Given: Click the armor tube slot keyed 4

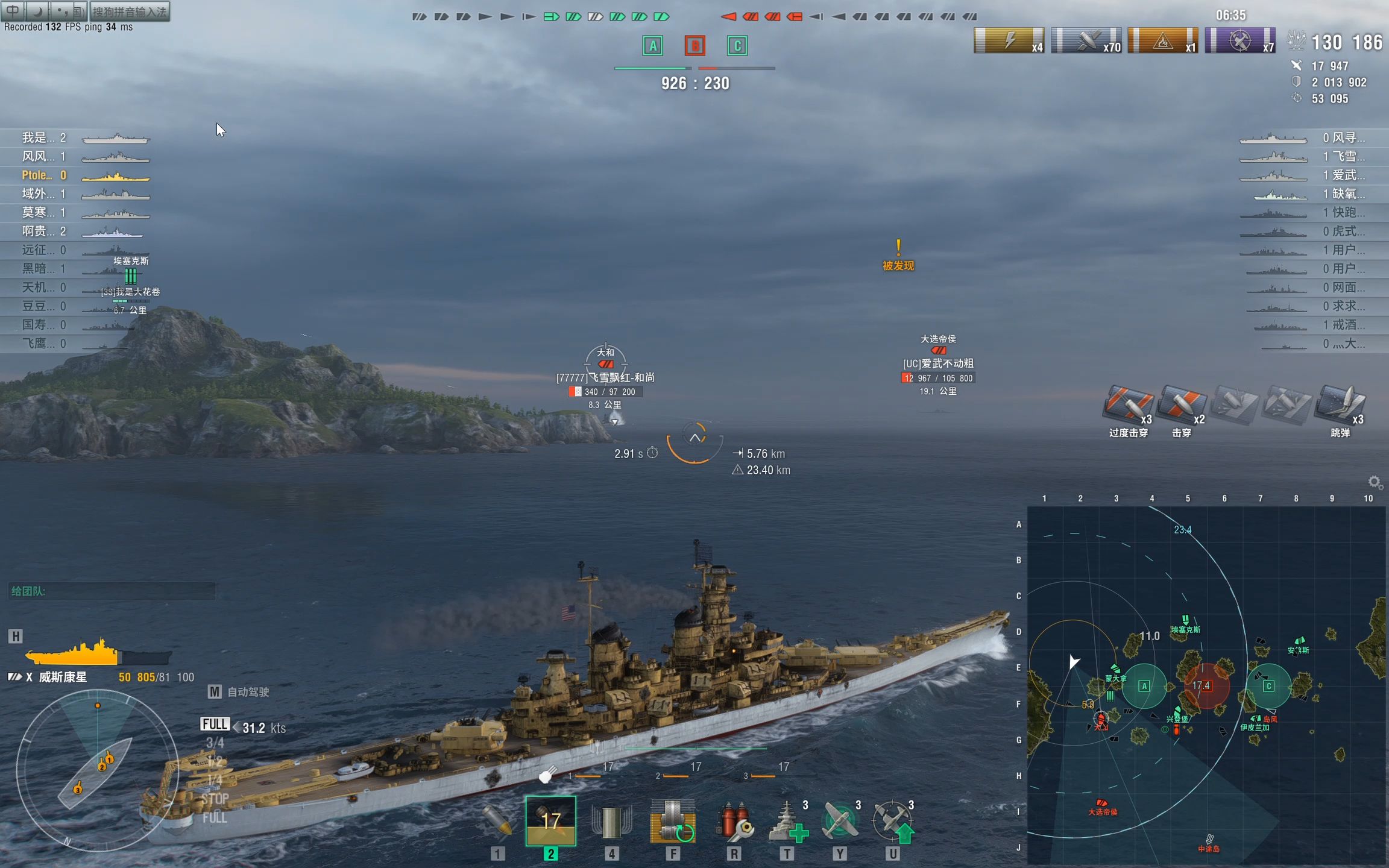Looking at the screenshot, I should [611, 821].
